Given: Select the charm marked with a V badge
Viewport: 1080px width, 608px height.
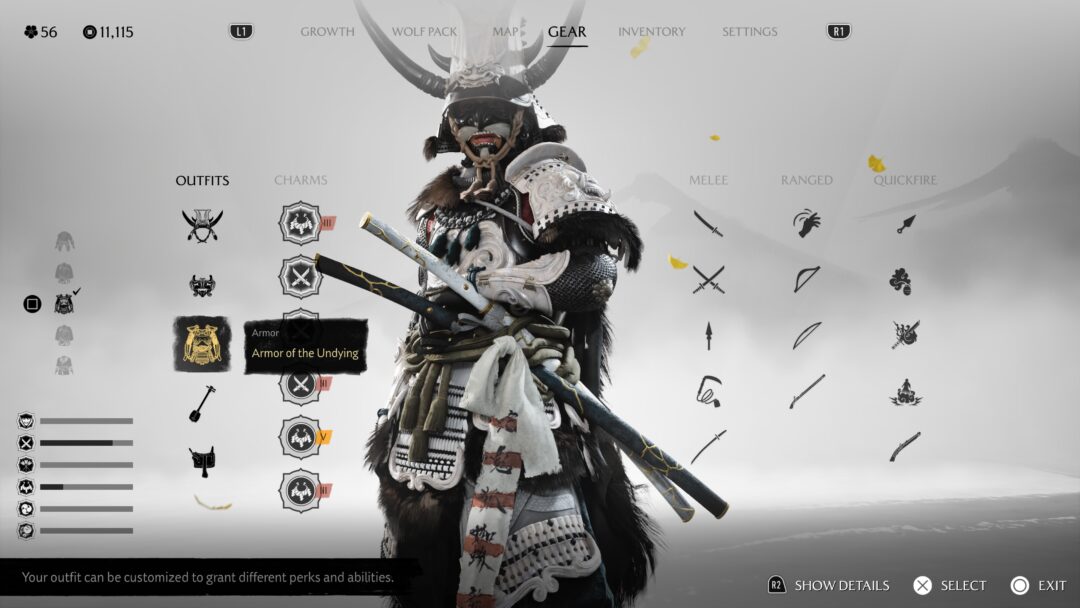Looking at the screenshot, I should [x=300, y=437].
